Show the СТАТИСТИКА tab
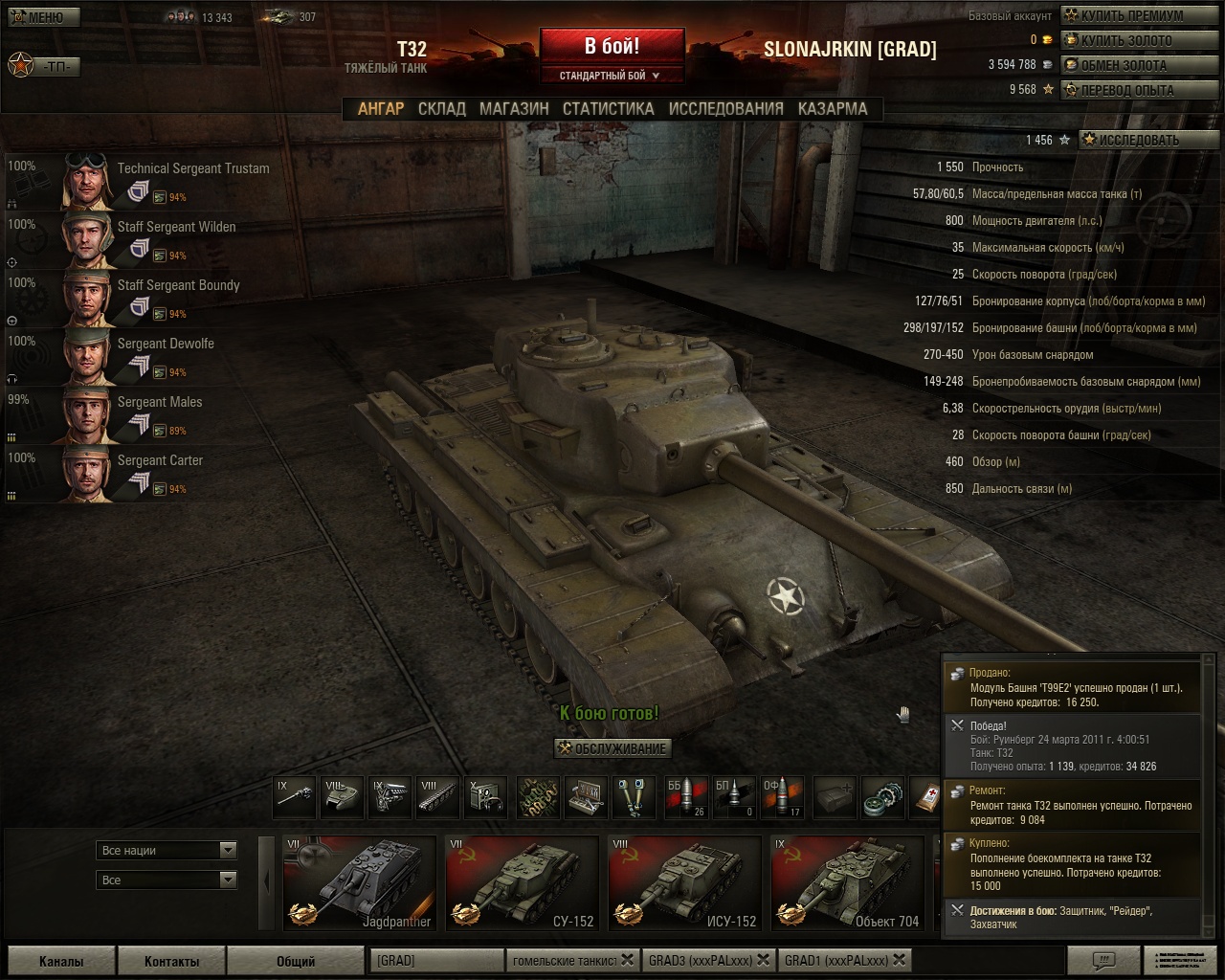The width and height of the screenshot is (1225, 980). (x=608, y=109)
